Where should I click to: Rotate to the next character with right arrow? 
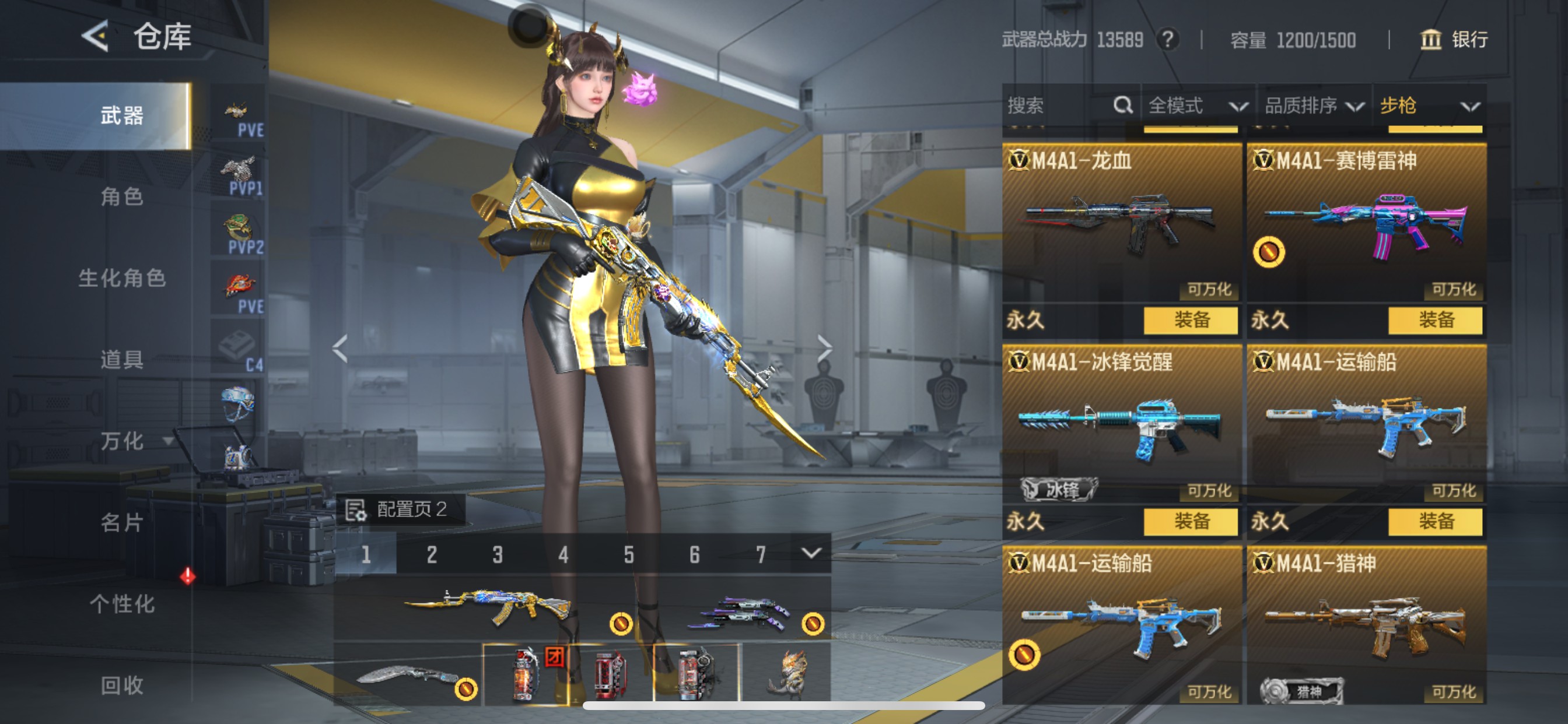(824, 348)
